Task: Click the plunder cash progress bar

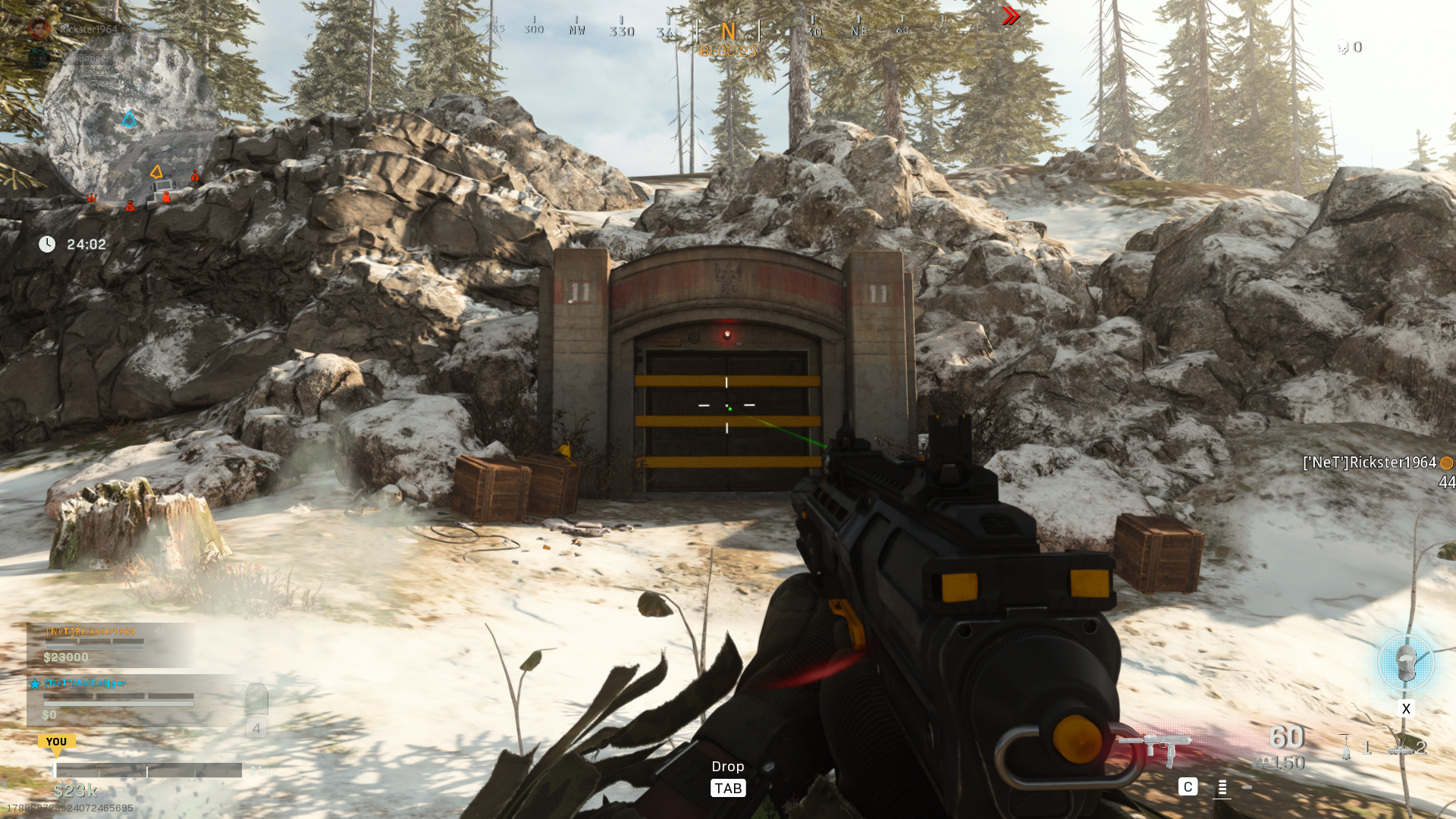Action: [x=147, y=770]
